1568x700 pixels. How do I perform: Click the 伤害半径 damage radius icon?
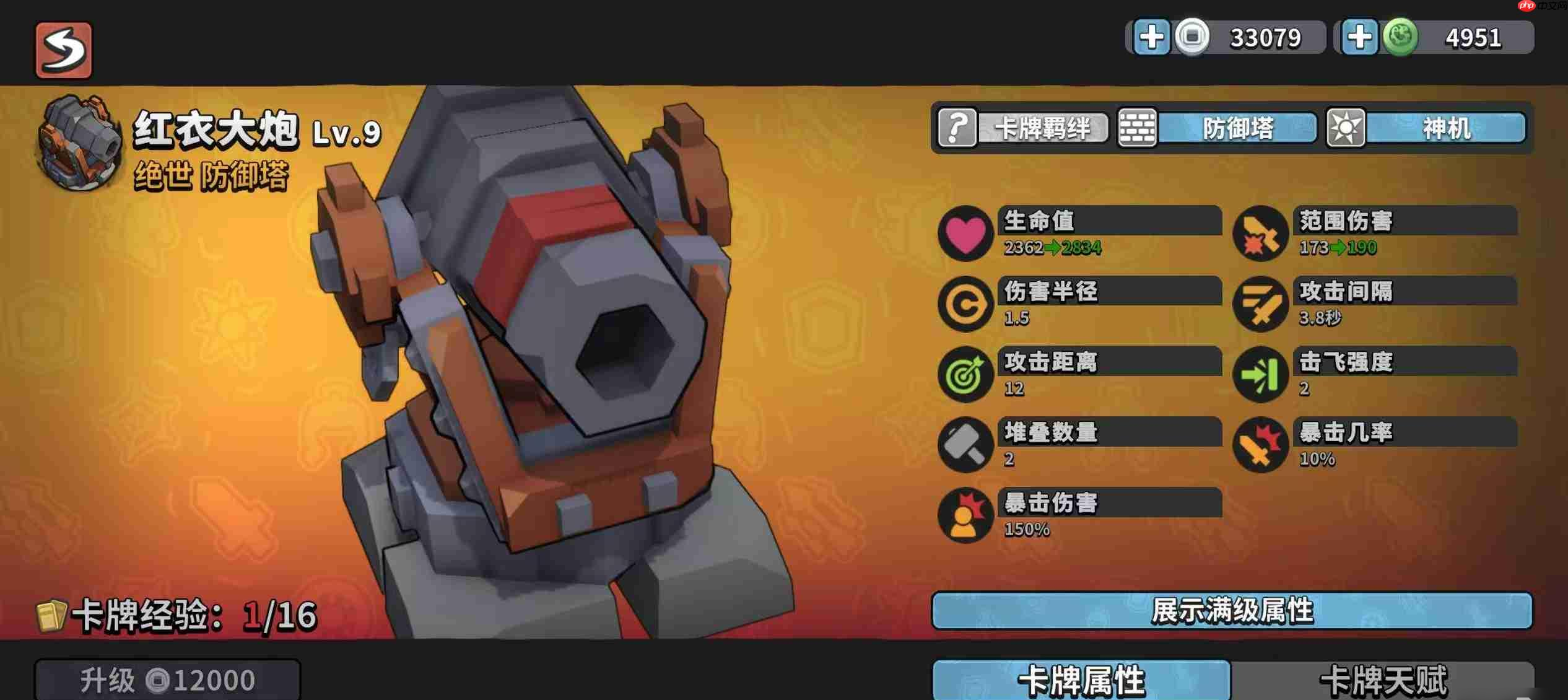[x=965, y=304]
